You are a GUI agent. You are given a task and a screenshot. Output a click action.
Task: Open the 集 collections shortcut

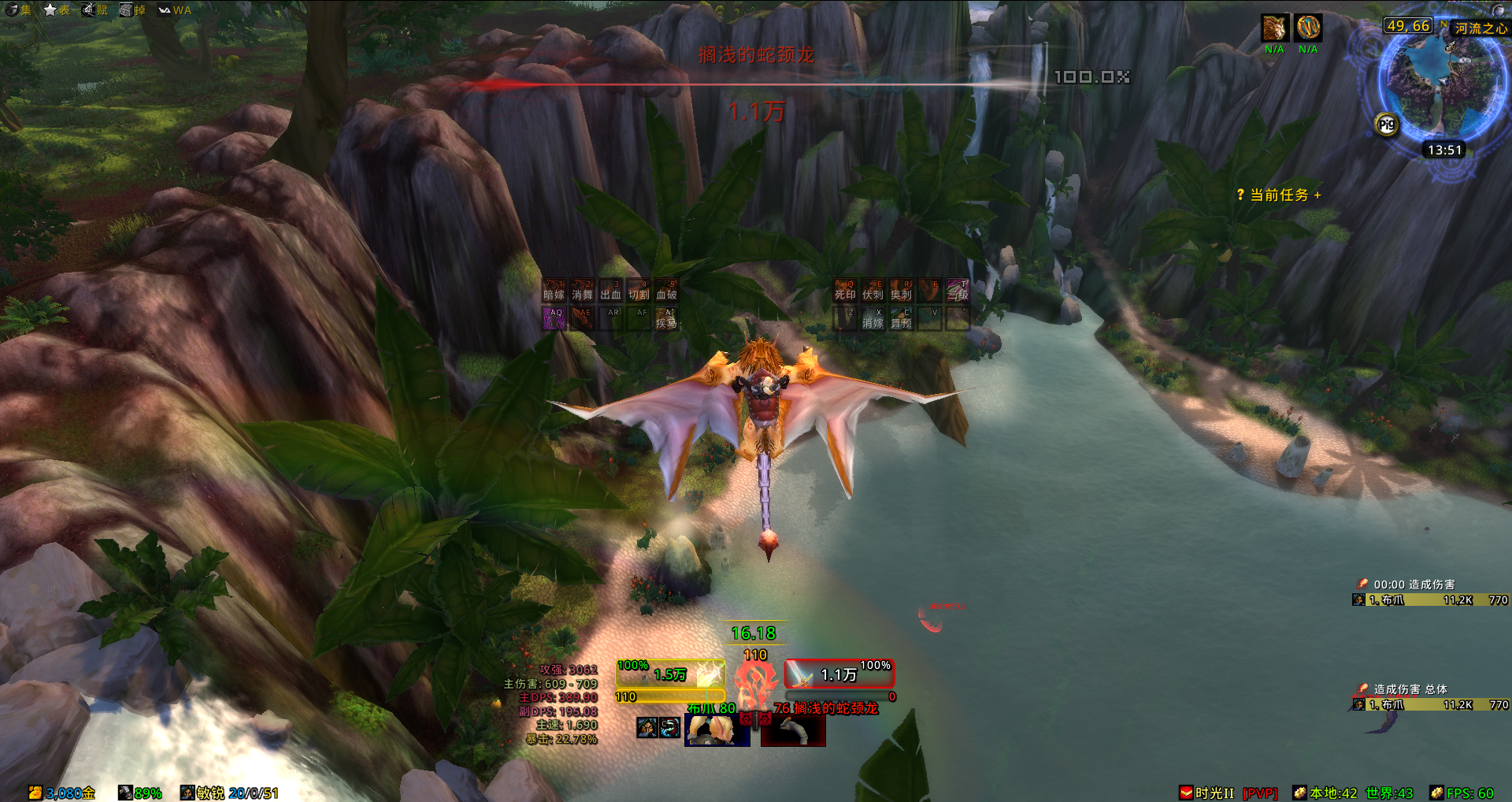click(17, 9)
